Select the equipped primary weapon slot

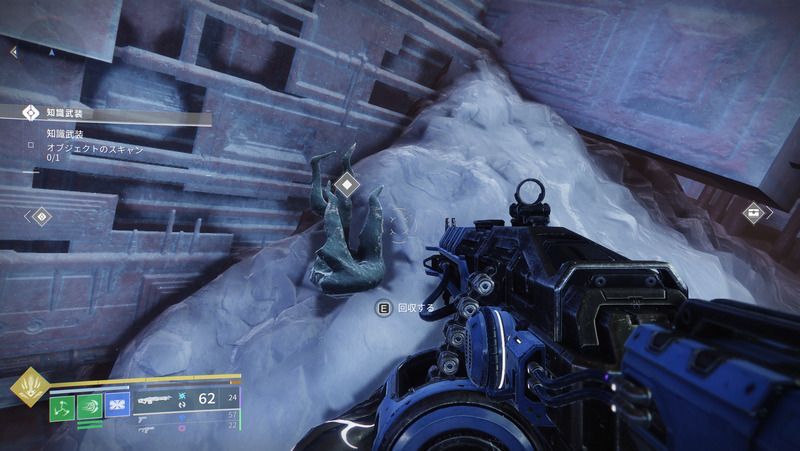[156, 397]
